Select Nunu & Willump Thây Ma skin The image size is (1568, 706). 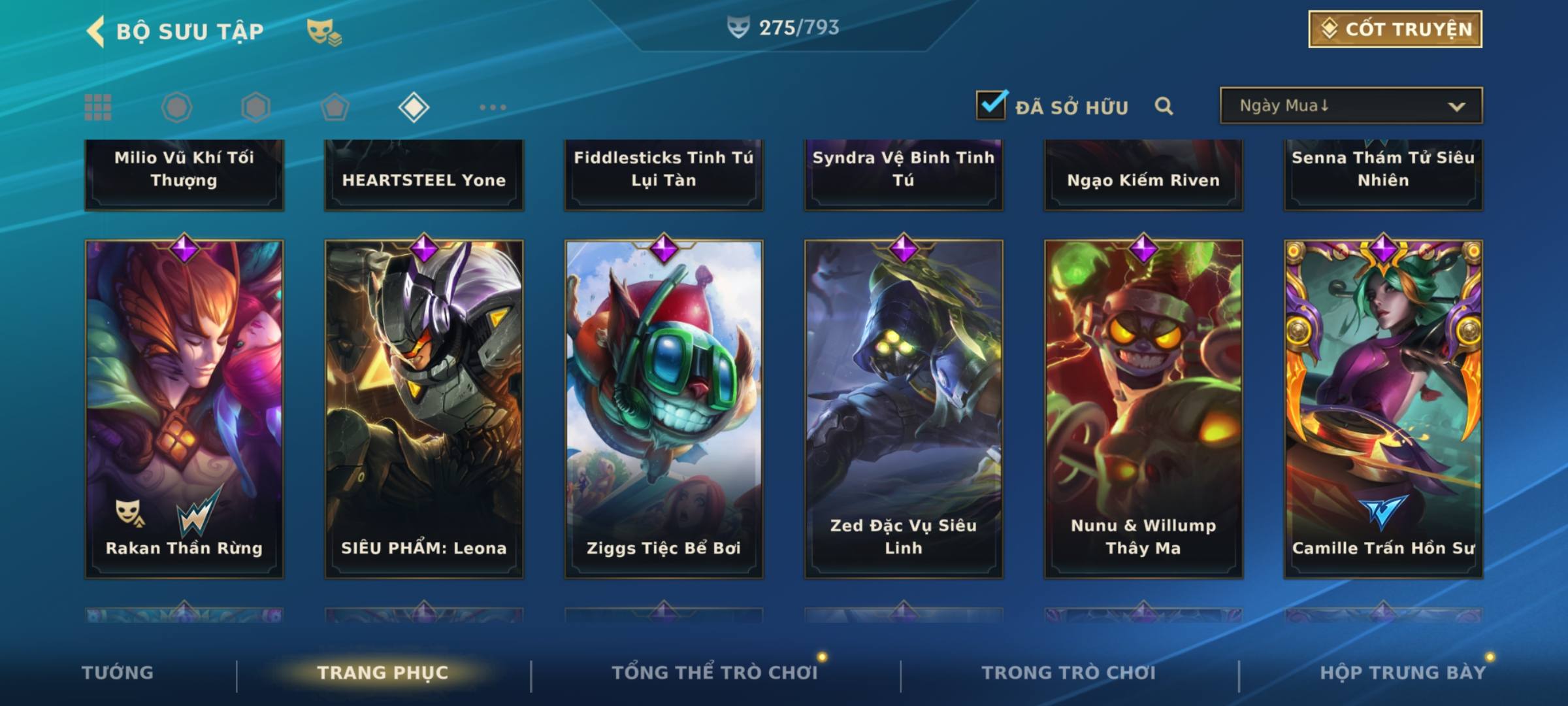[x=1143, y=409]
